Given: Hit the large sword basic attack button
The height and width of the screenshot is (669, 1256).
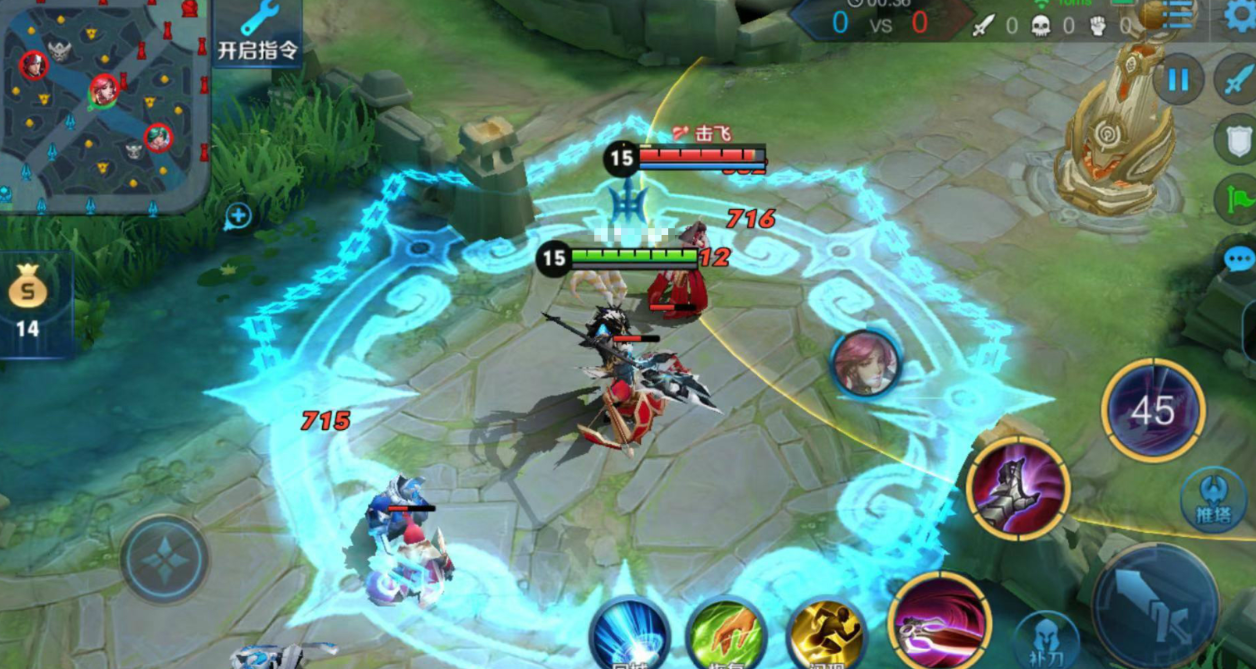Looking at the screenshot, I should (x=1155, y=605).
